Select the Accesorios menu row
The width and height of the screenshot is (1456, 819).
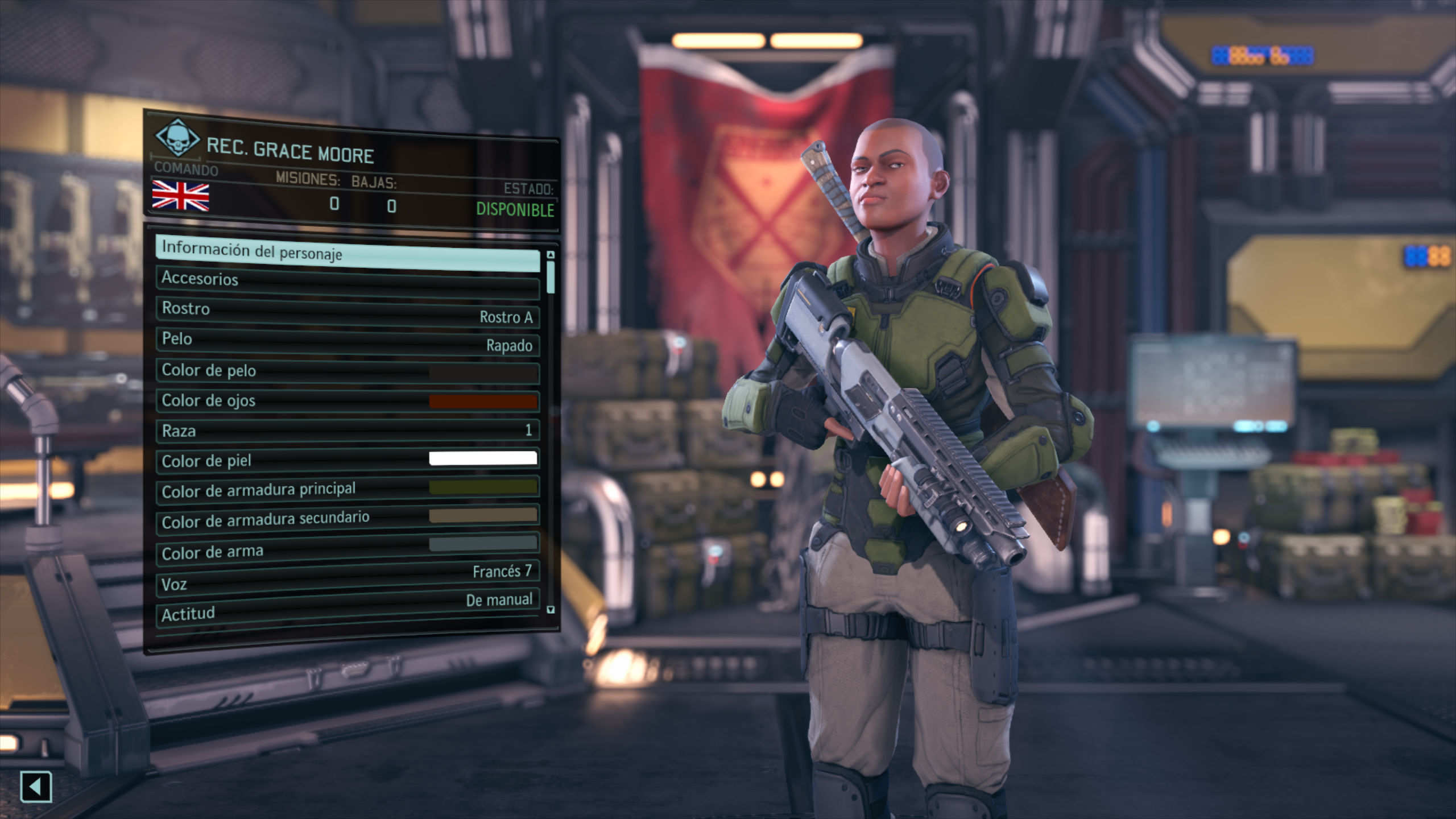coord(347,283)
